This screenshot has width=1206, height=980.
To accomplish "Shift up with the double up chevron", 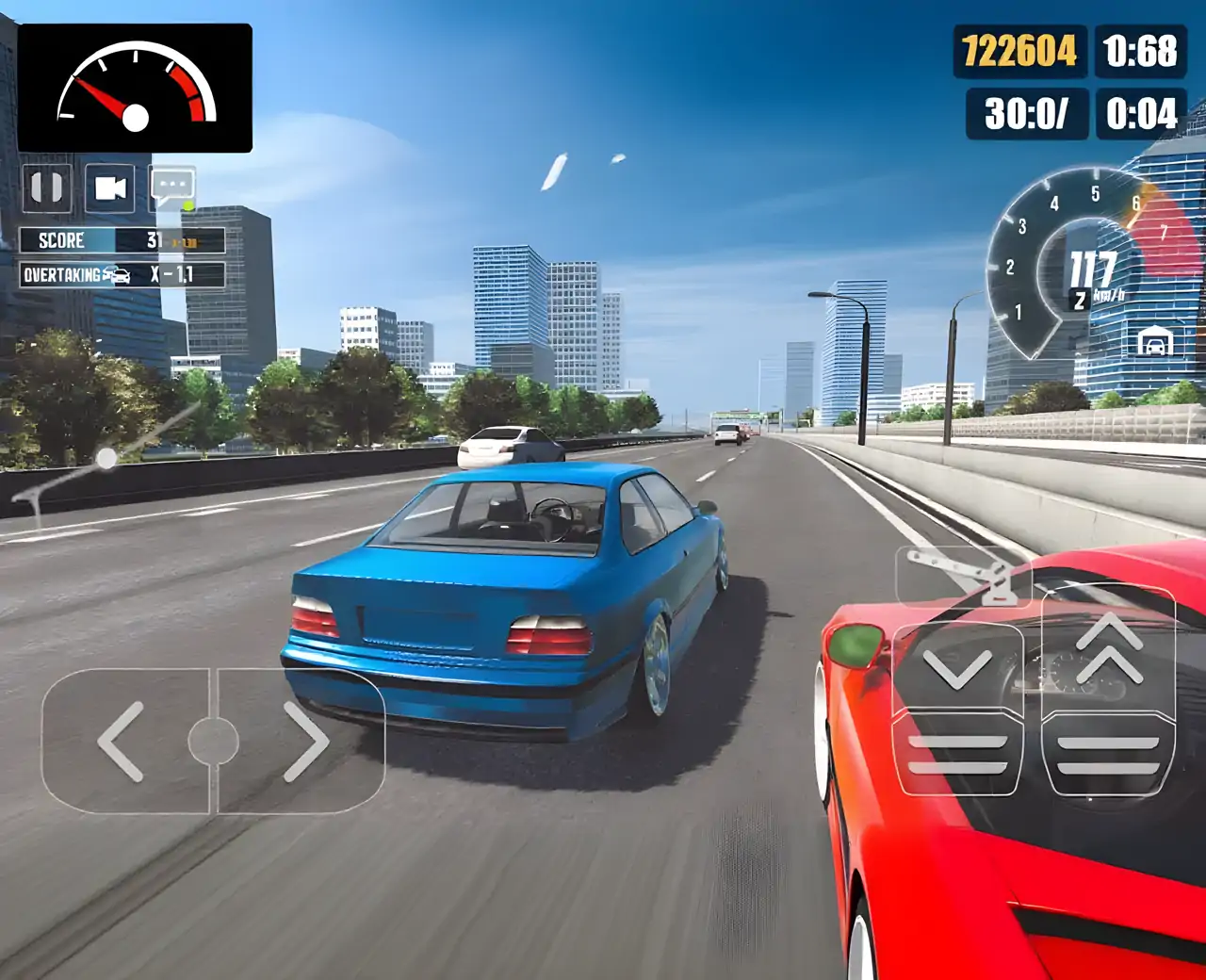I will click(x=1108, y=648).
